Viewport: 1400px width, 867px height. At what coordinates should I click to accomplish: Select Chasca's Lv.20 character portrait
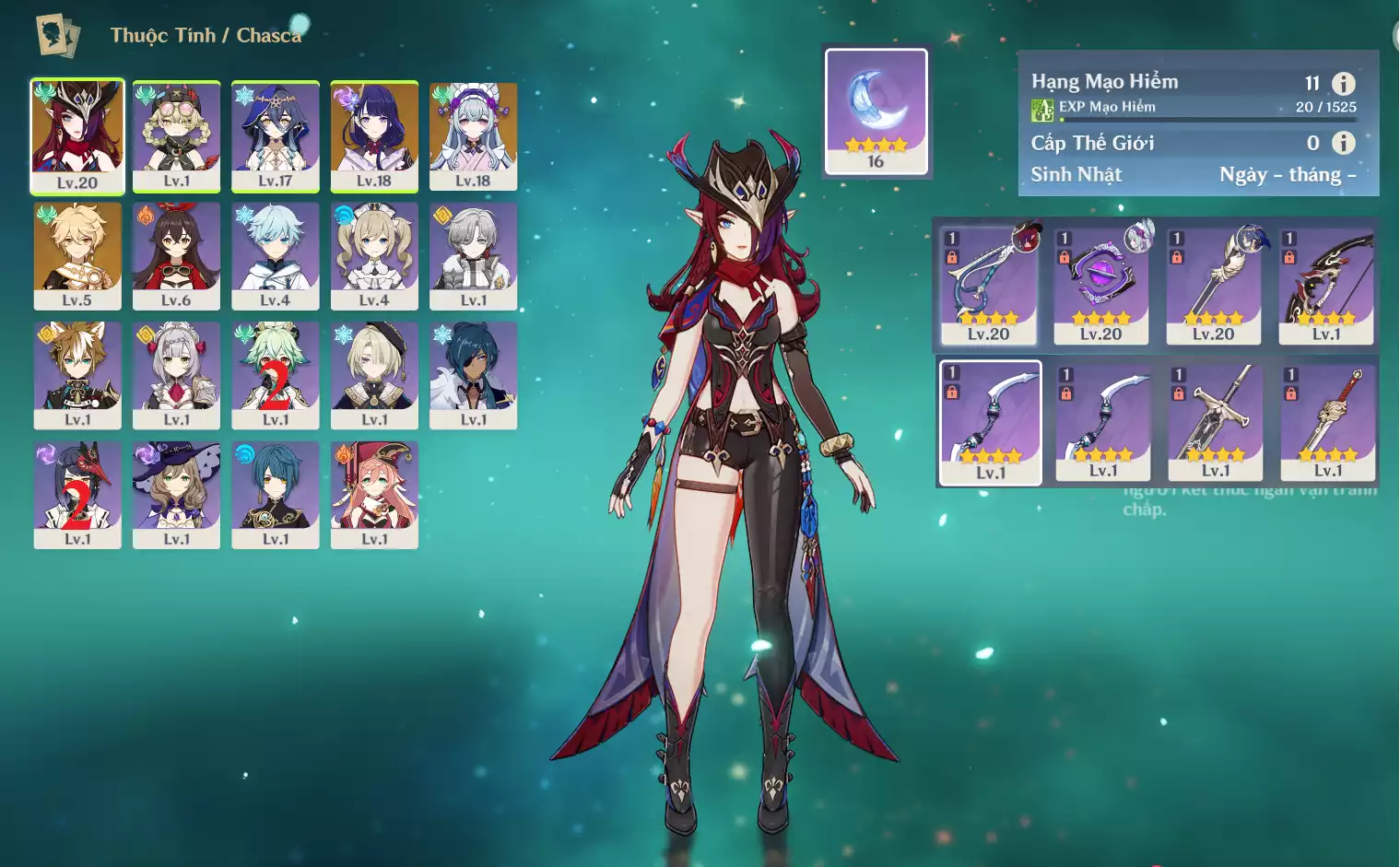(x=77, y=135)
